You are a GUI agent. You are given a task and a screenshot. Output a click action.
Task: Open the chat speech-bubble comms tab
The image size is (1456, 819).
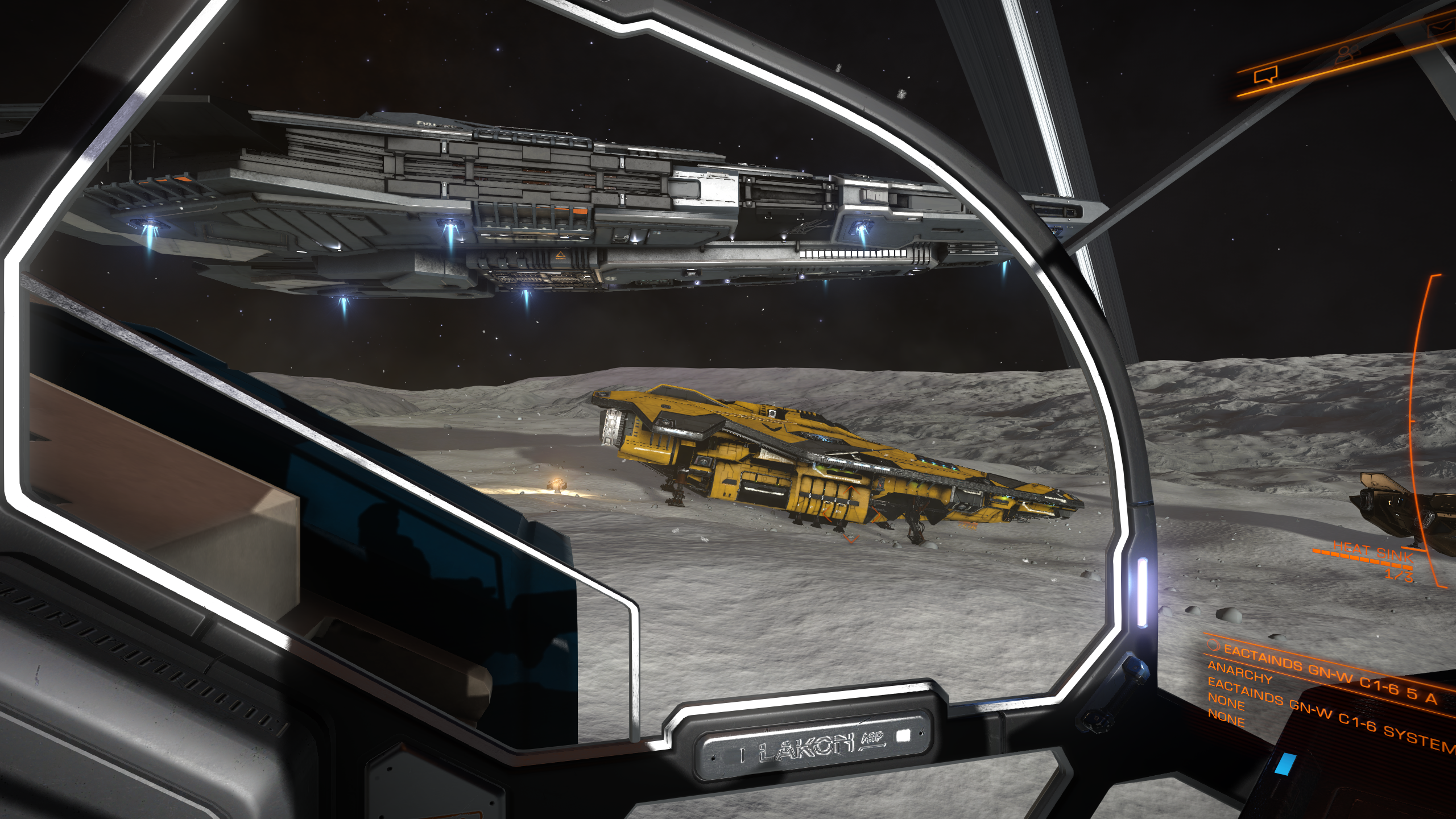click(x=1266, y=75)
